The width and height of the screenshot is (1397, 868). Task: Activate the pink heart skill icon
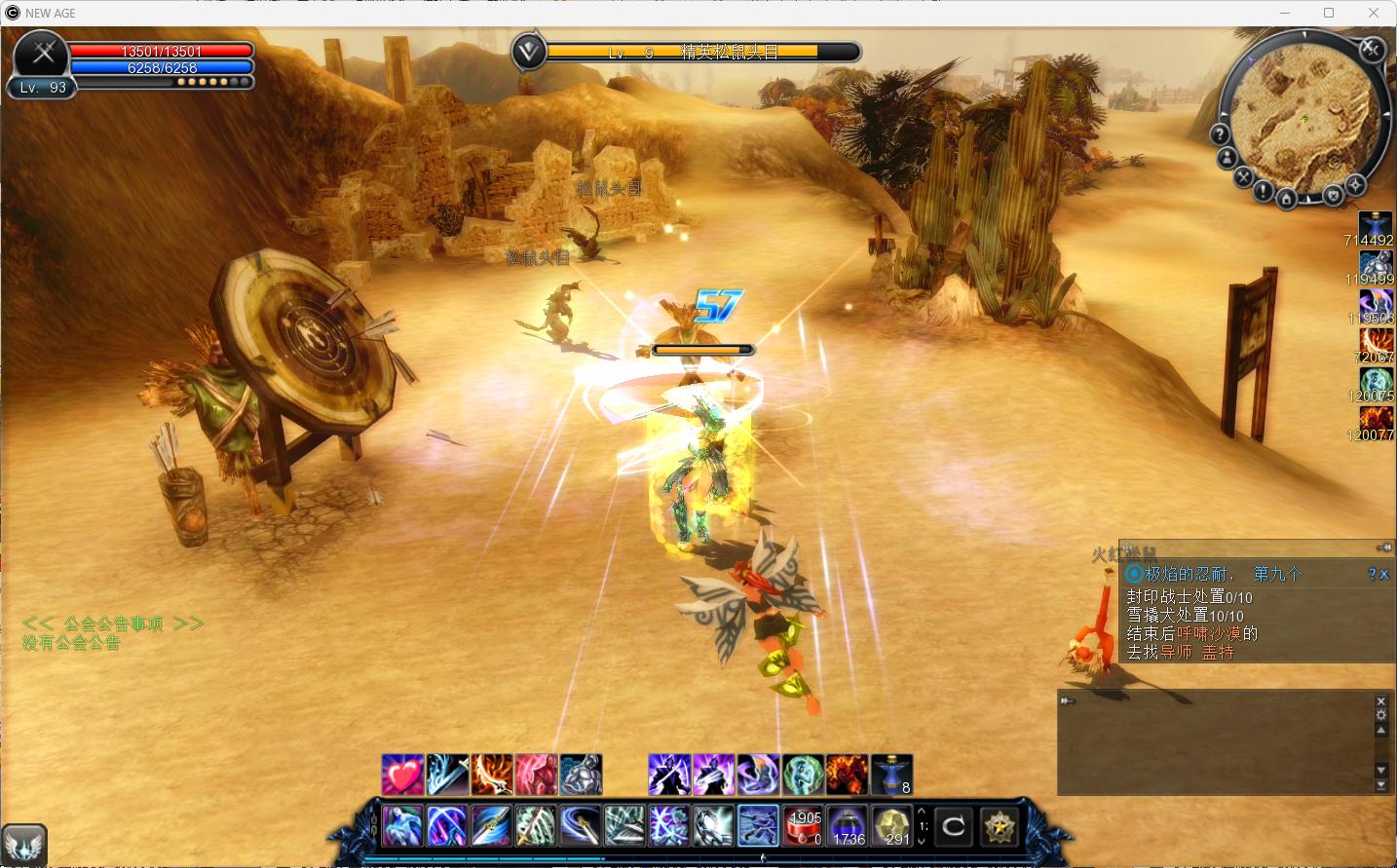coord(402,774)
